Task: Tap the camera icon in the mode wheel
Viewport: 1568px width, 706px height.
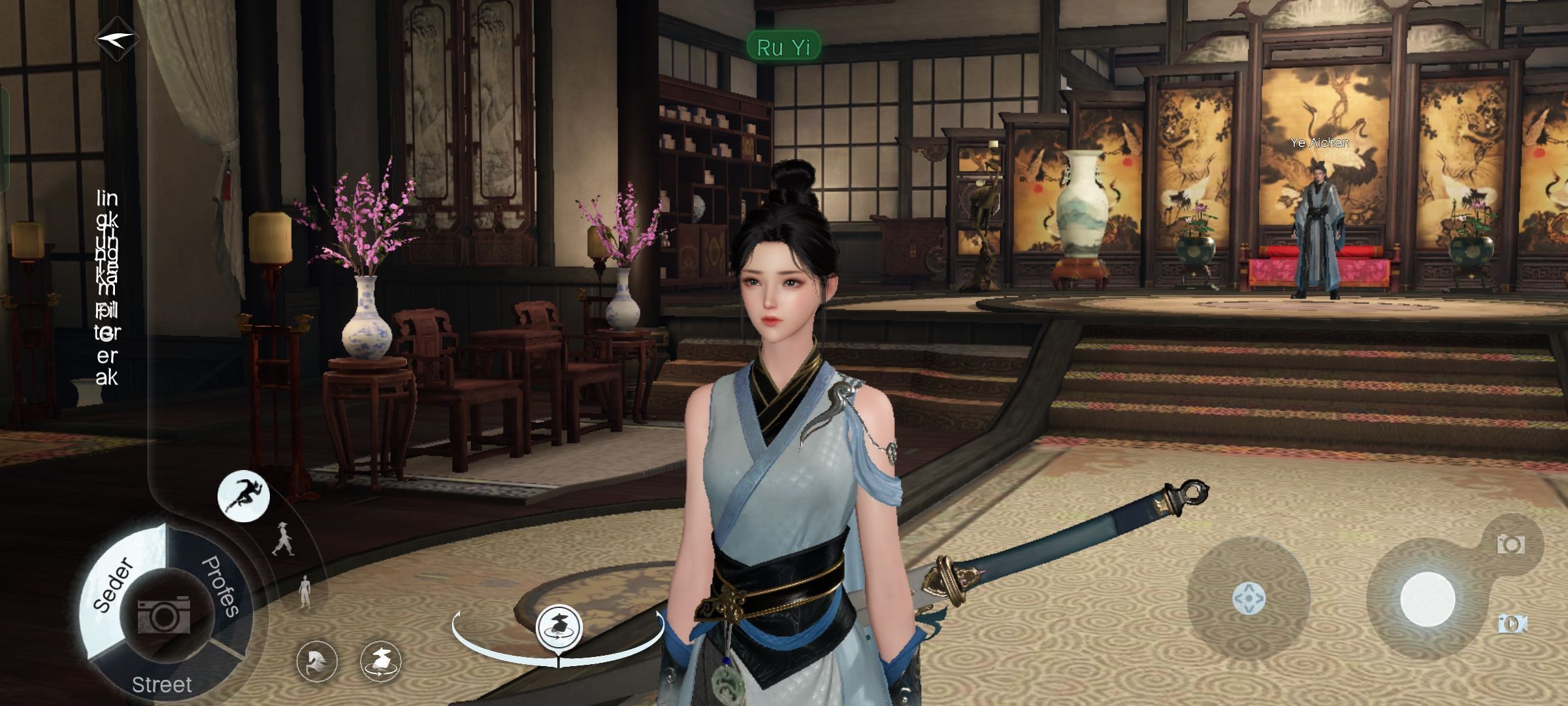Action: click(163, 614)
